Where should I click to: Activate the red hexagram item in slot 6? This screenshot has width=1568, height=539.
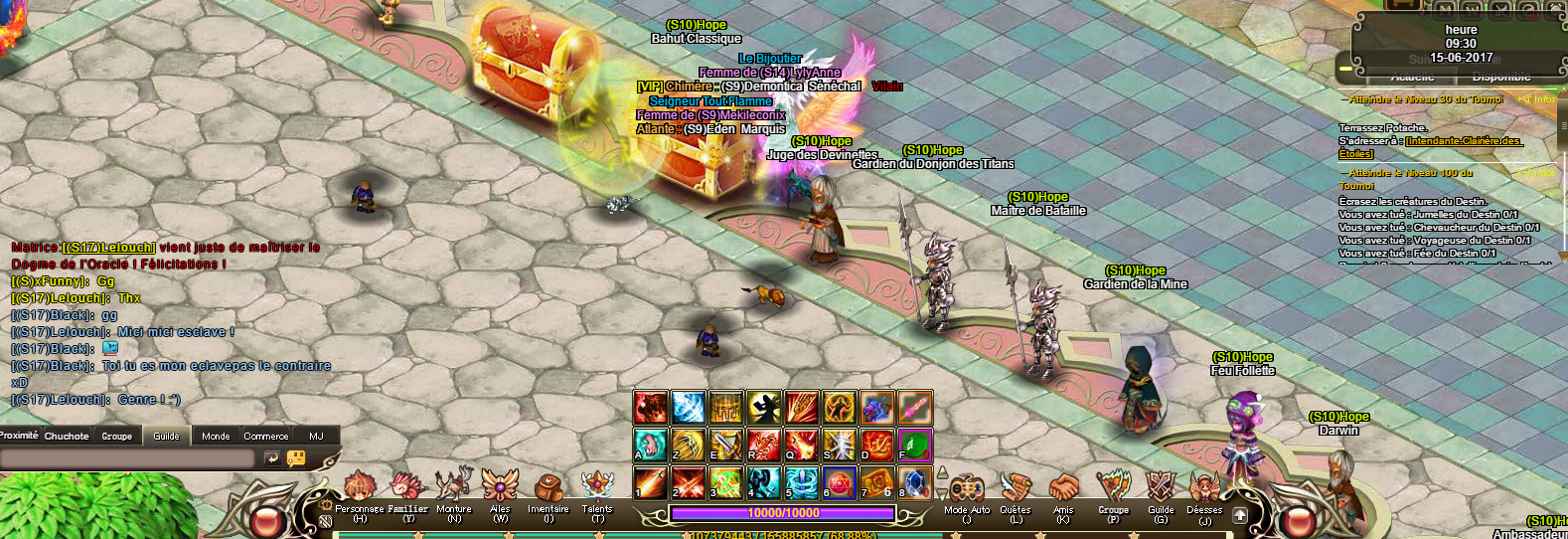tap(840, 482)
